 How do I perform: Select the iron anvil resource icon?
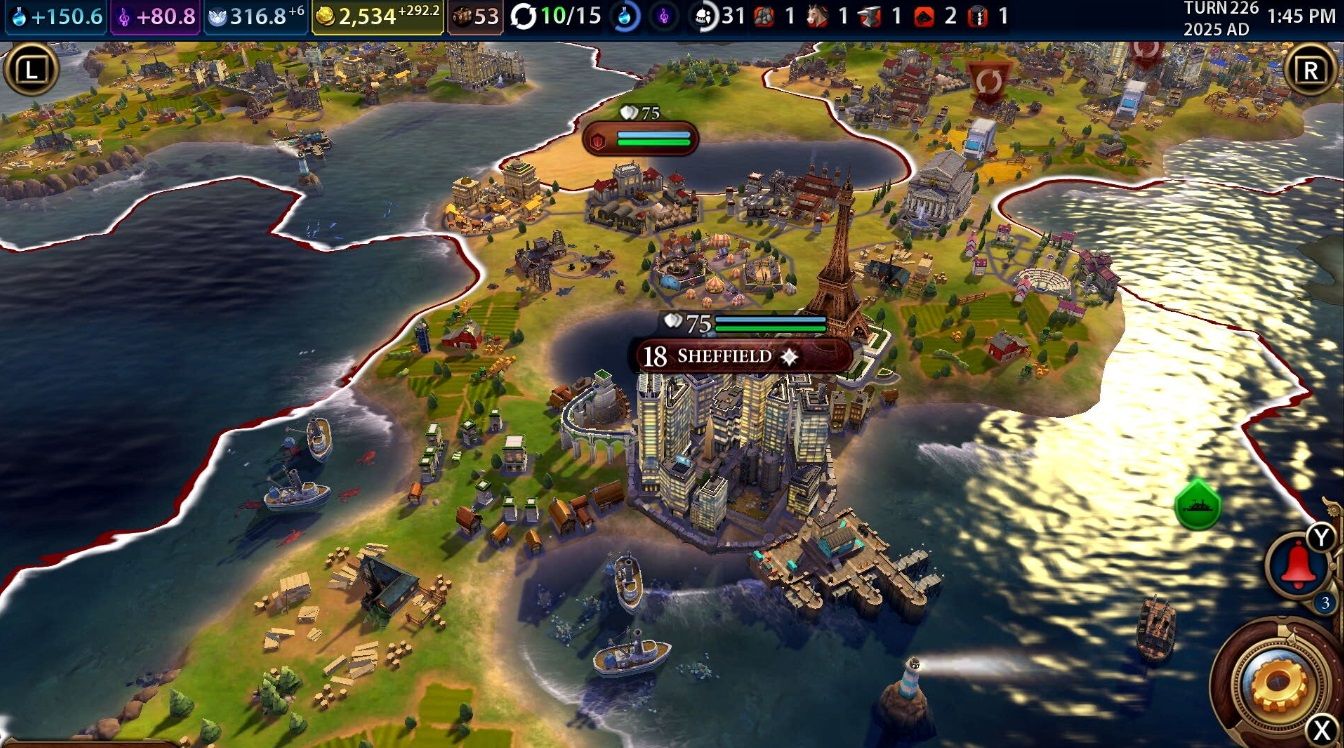868,16
